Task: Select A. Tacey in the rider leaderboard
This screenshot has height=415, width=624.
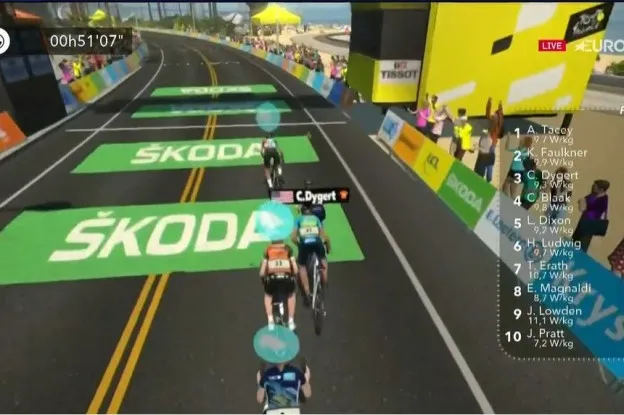Action: coord(549,131)
